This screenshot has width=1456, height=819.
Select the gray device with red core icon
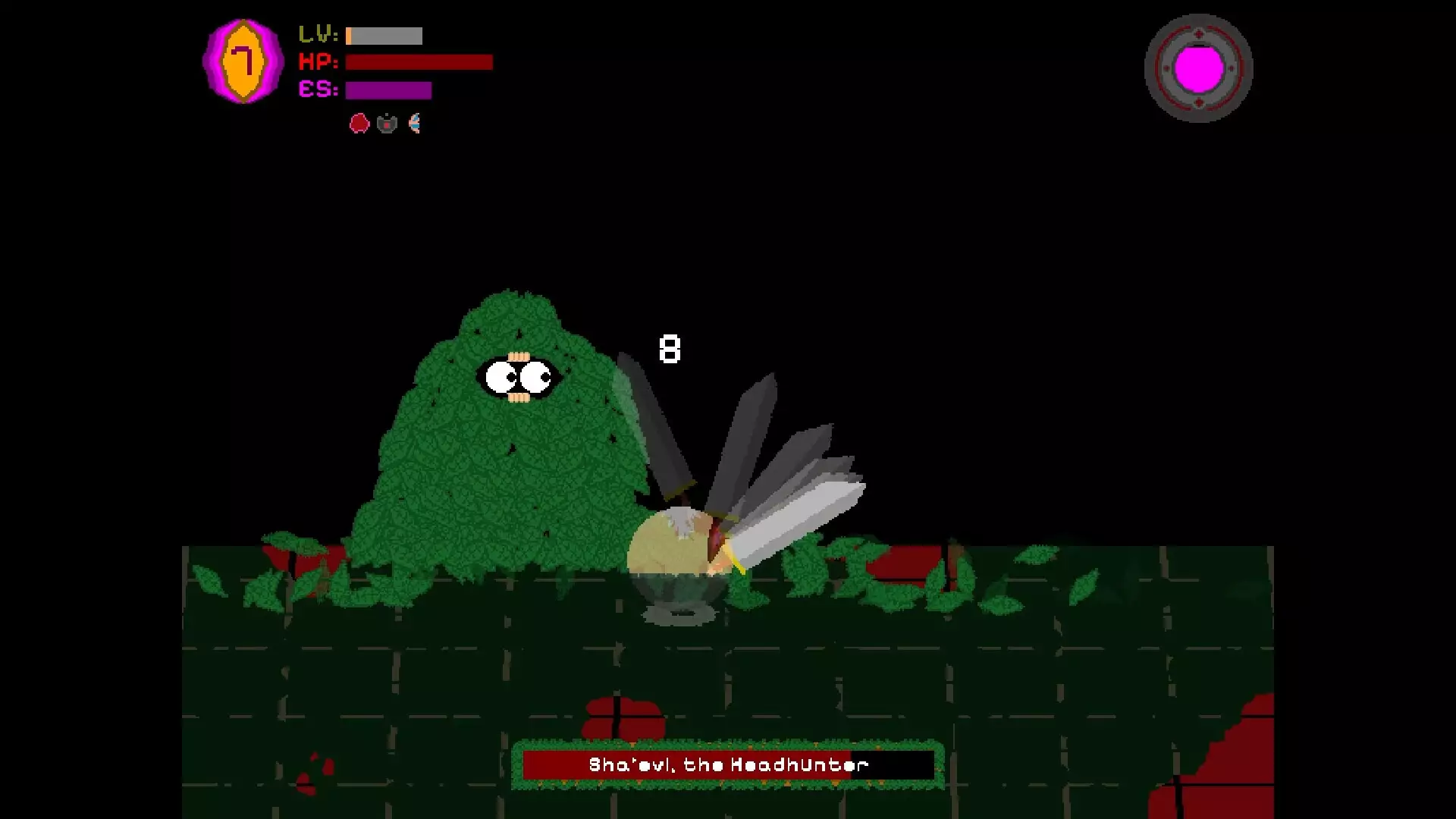pyautogui.click(x=387, y=123)
